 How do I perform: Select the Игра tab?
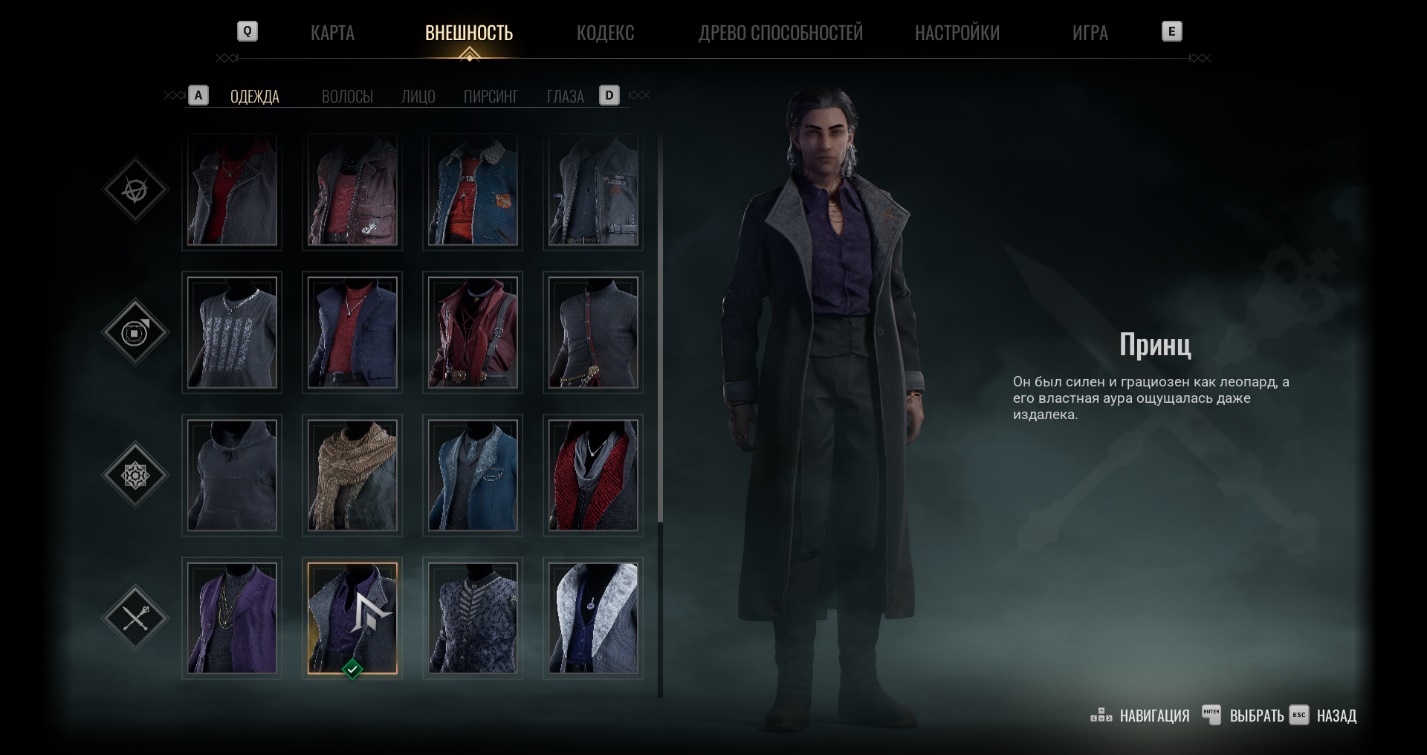point(1089,33)
